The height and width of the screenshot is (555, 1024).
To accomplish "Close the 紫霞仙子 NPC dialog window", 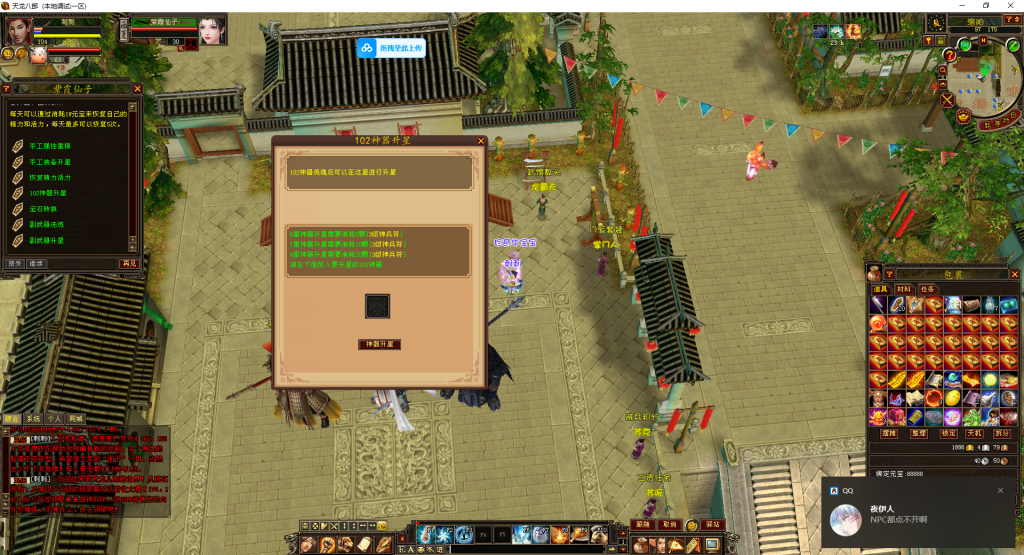I will (139, 88).
